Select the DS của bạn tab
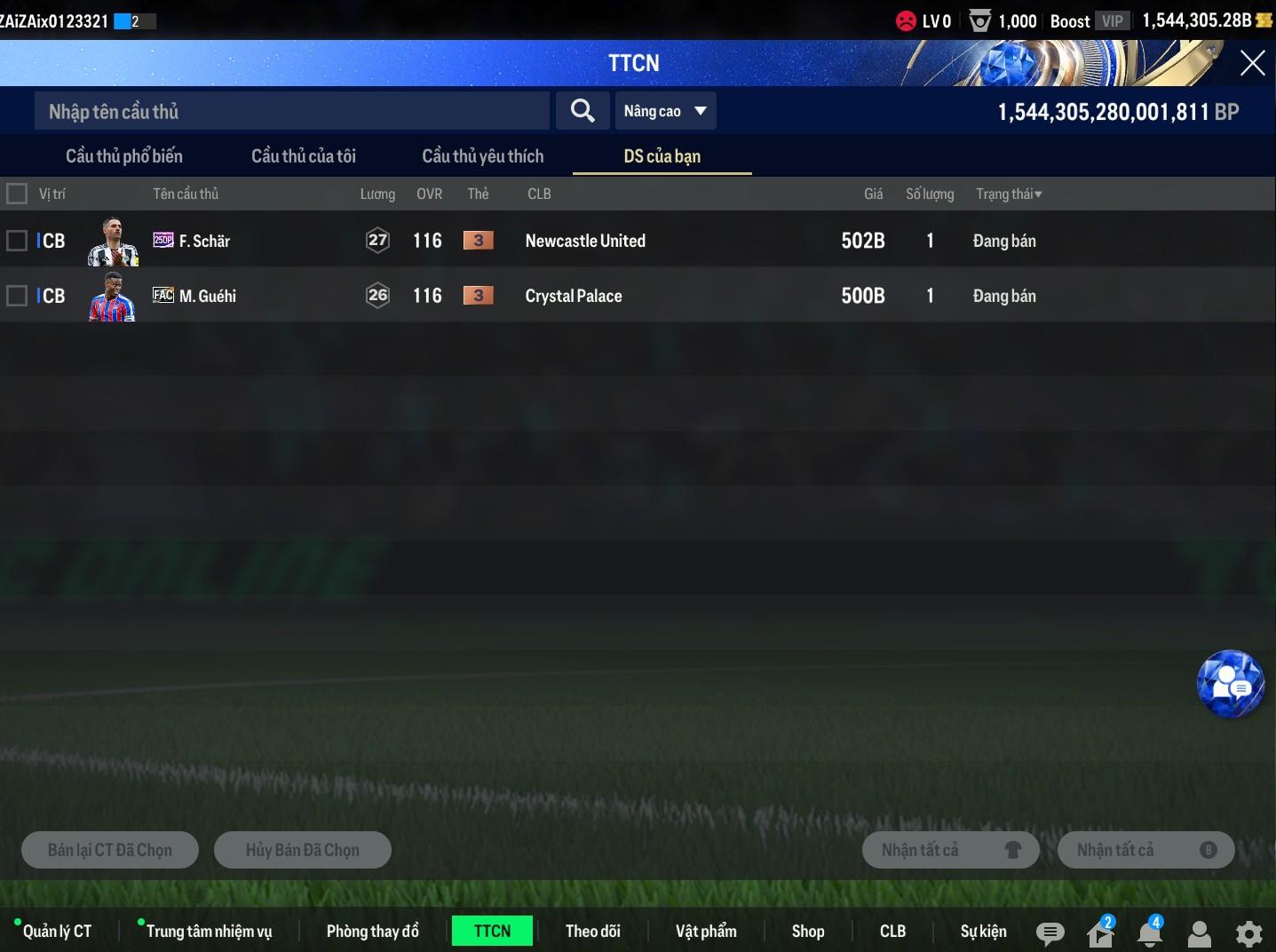 pyautogui.click(x=662, y=156)
